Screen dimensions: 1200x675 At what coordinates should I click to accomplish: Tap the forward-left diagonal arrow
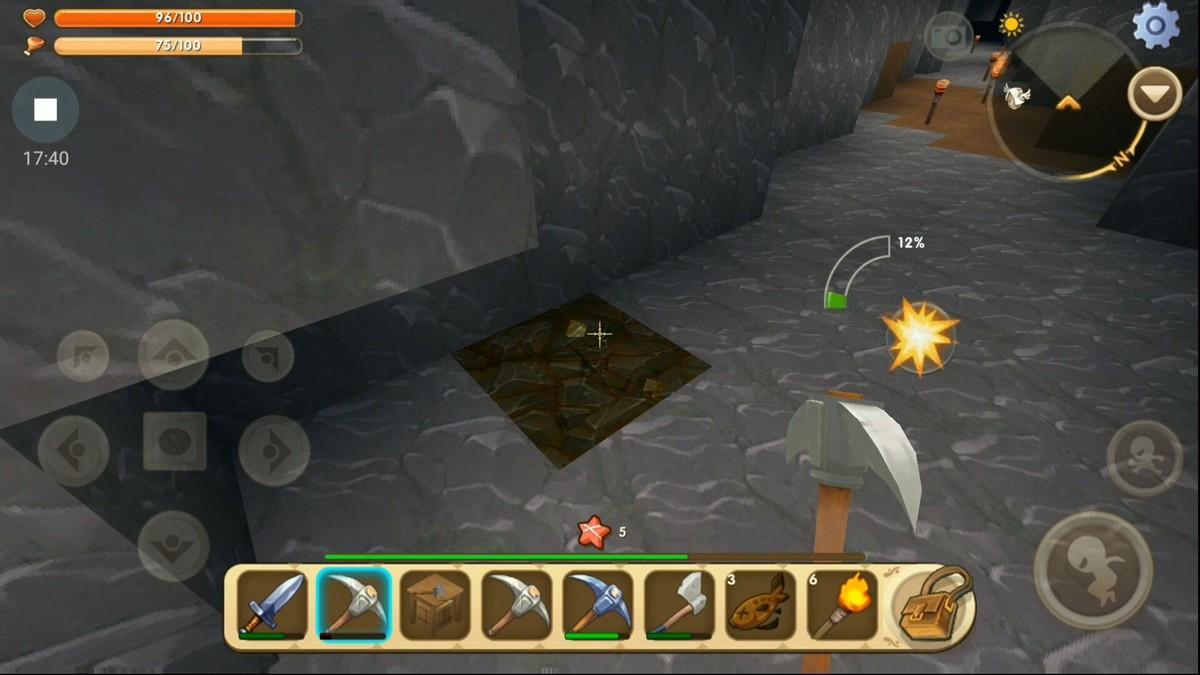tap(83, 356)
